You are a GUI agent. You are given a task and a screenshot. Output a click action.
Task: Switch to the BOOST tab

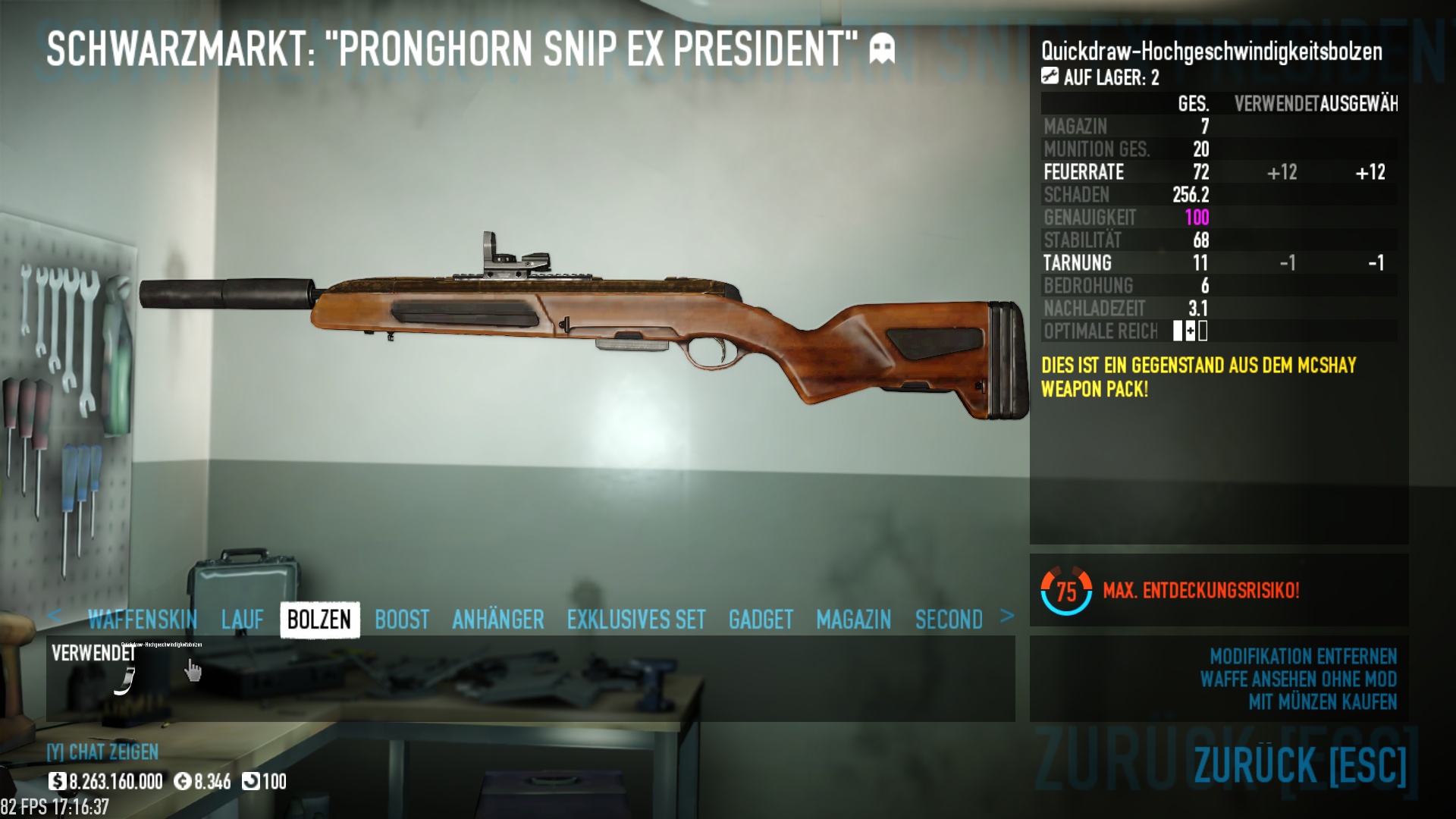pyautogui.click(x=402, y=620)
